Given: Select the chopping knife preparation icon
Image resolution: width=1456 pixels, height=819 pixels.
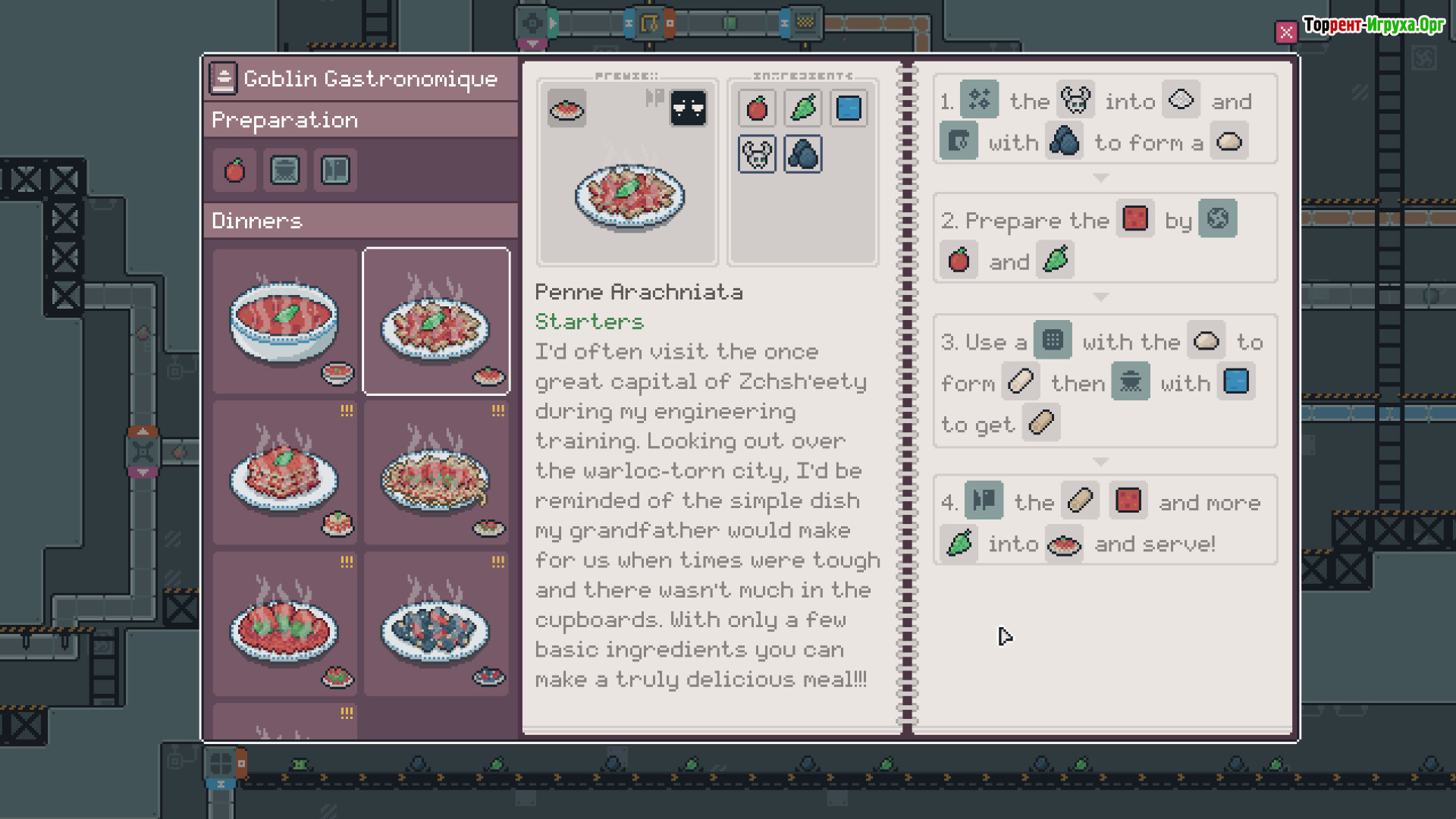Looking at the screenshot, I should pos(335,171).
